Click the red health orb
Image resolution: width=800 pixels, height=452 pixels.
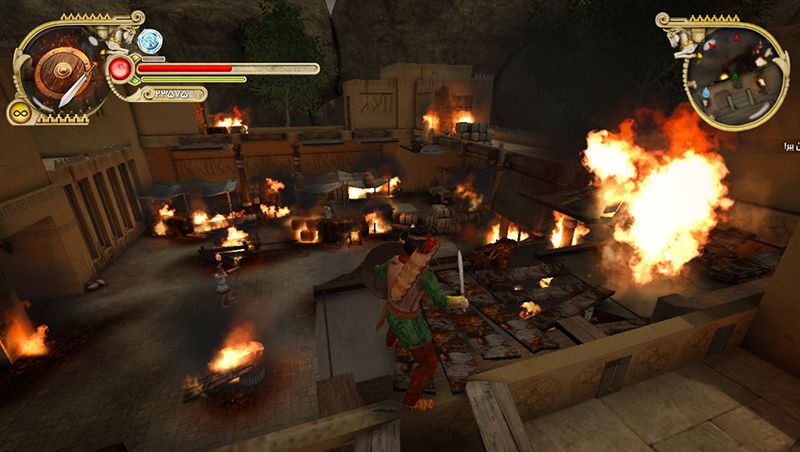[x=121, y=69]
